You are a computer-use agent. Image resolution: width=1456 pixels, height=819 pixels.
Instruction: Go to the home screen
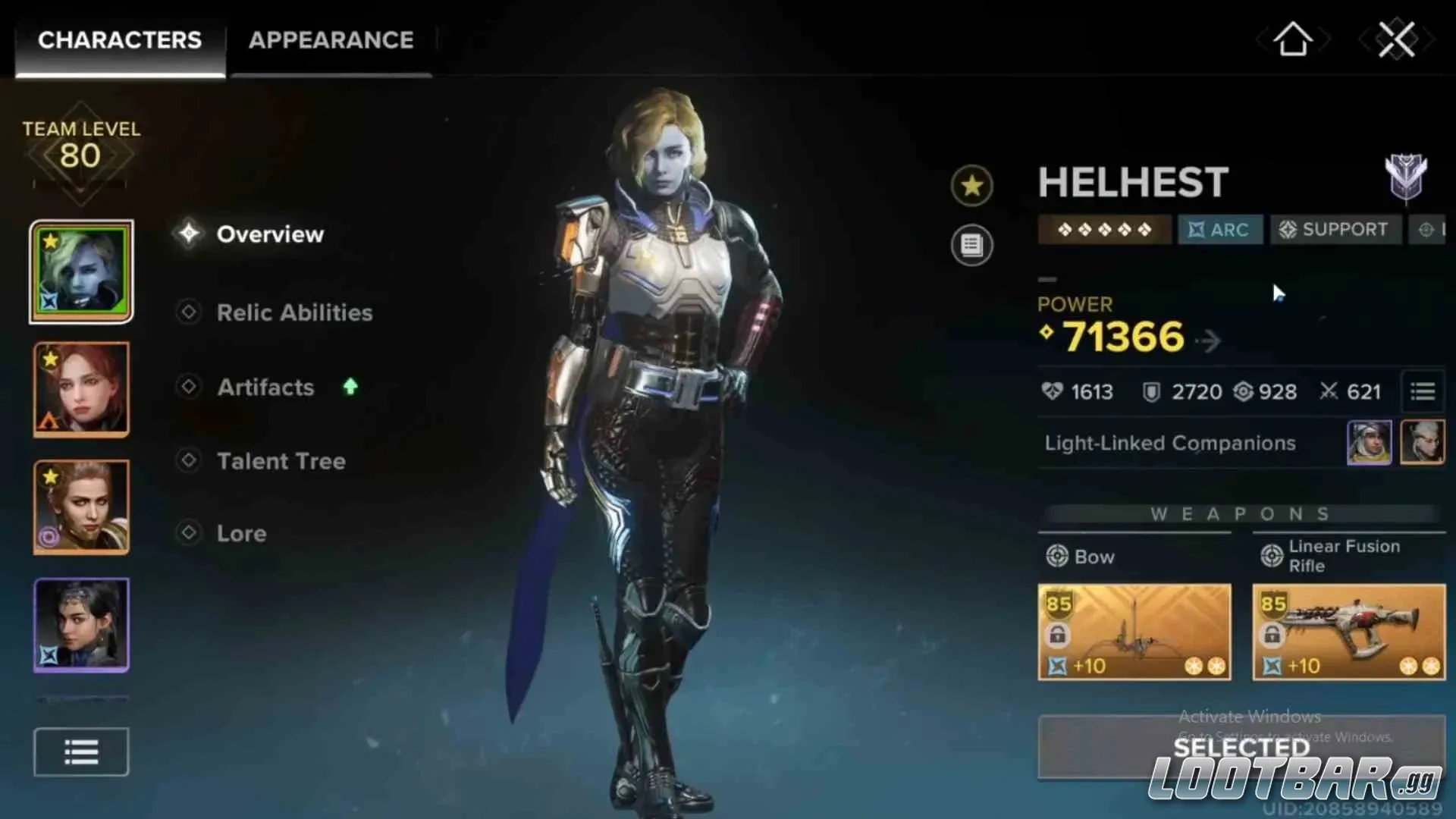(x=1293, y=39)
